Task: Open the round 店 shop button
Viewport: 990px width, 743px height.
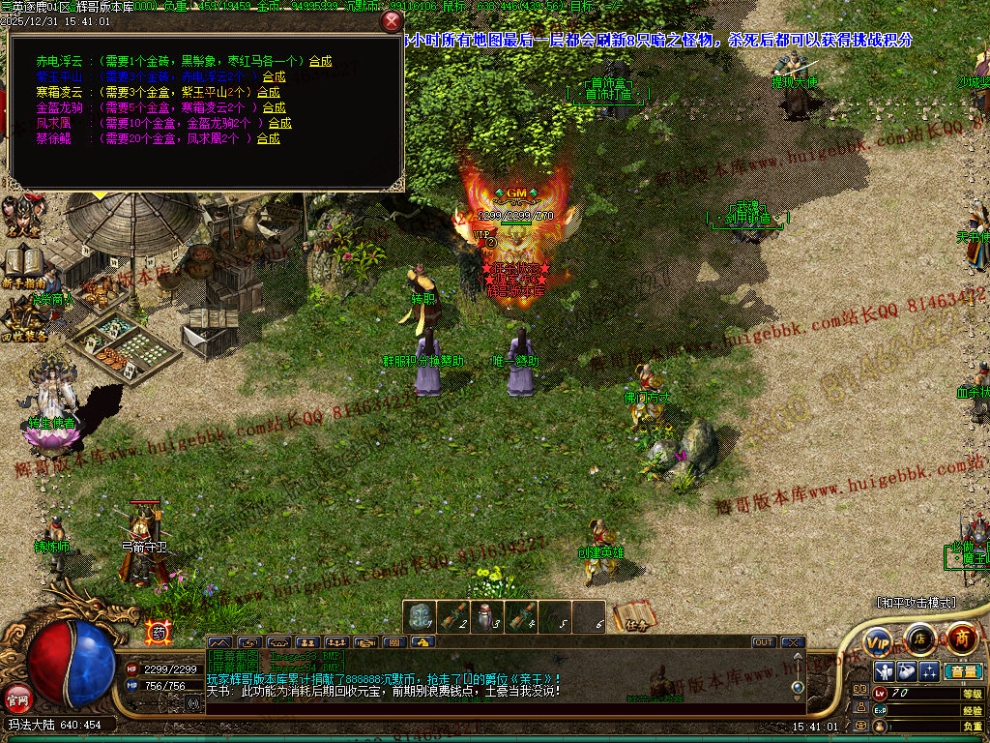Action: pyautogui.click(x=921, y=638)
